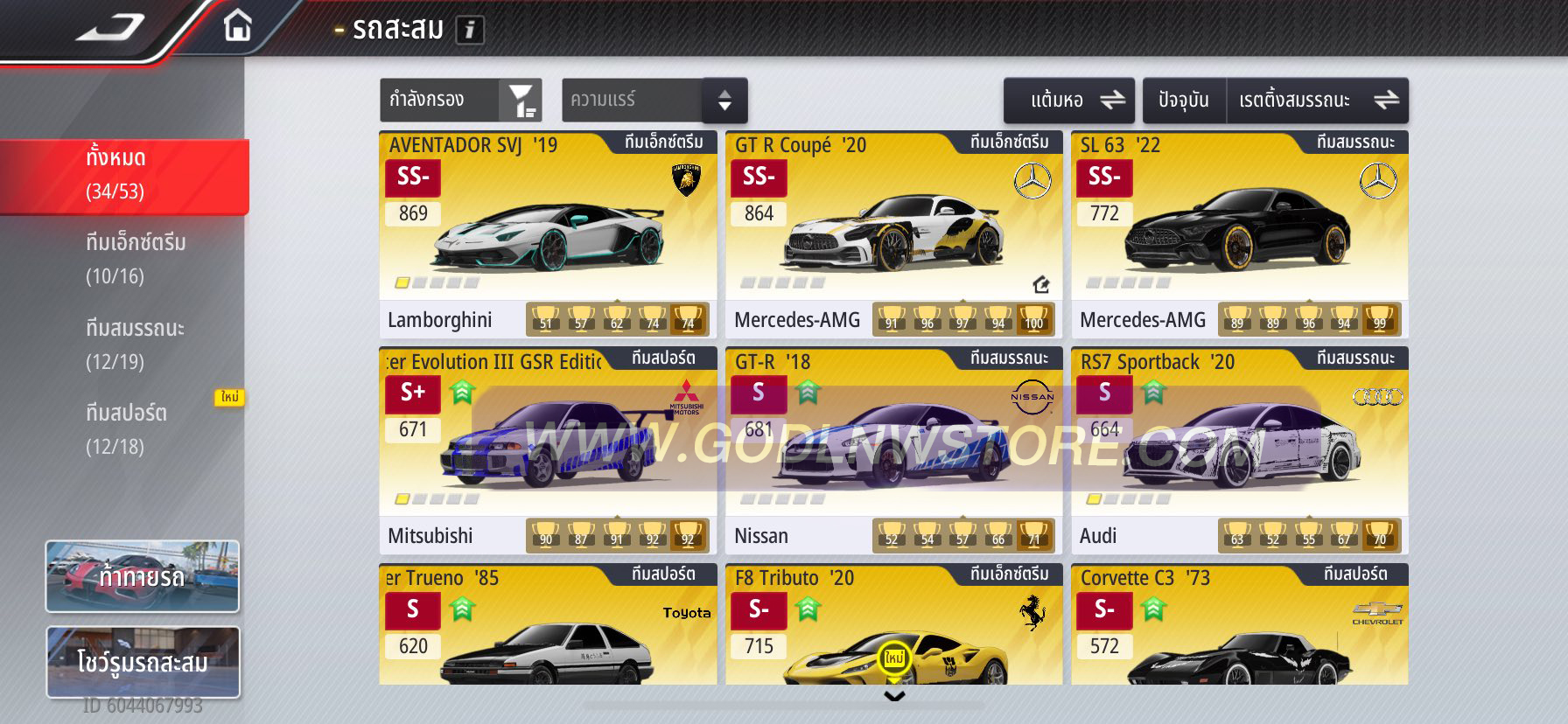Select the RS7 Sportback '20 card
This screenshot has width=1568, height=724.
(1239, 449)
